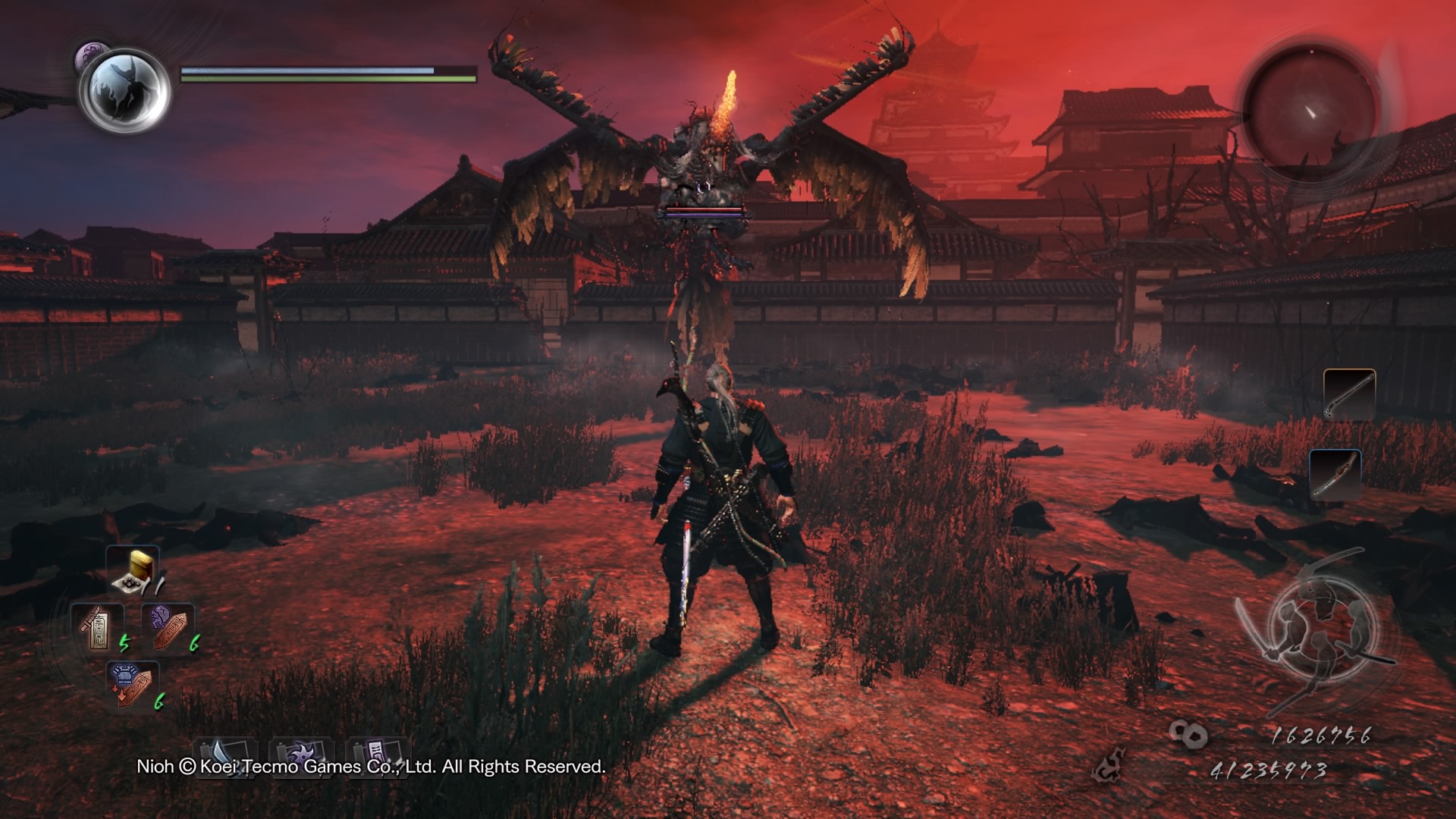Activate the purple figure talisman shortcut

168,628
